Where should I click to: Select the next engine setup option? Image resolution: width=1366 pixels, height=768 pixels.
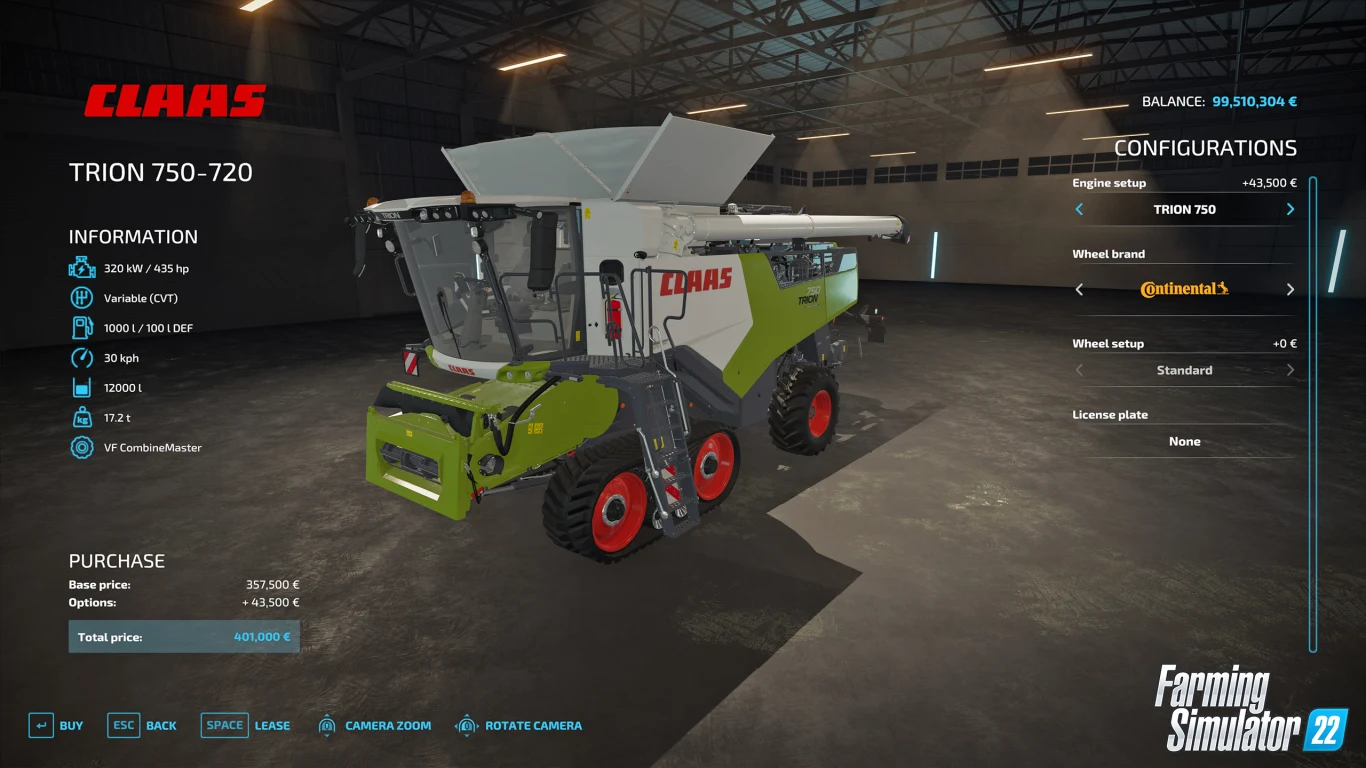[x=1290, y=209]
